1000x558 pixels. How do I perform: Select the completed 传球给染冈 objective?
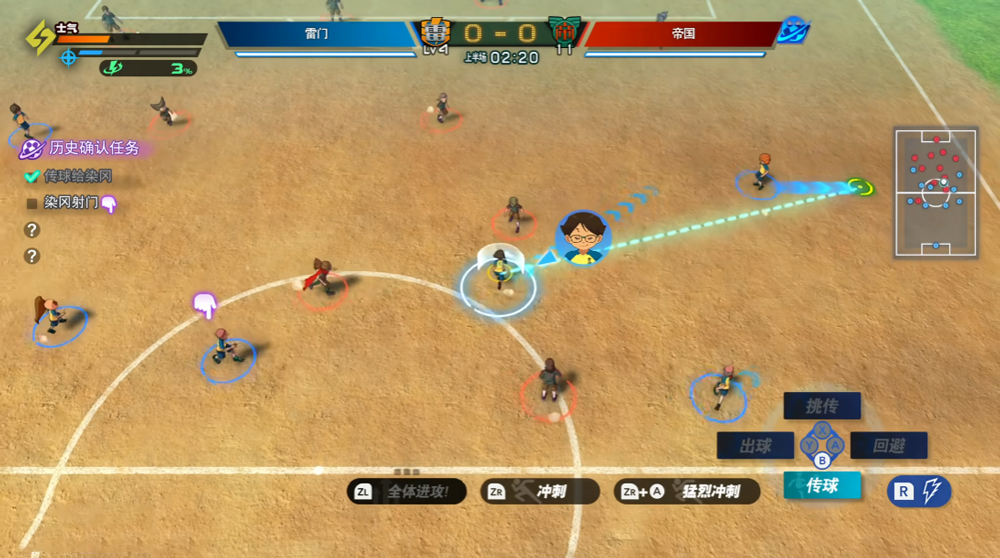pyautogui.click(x=76, y=176)
